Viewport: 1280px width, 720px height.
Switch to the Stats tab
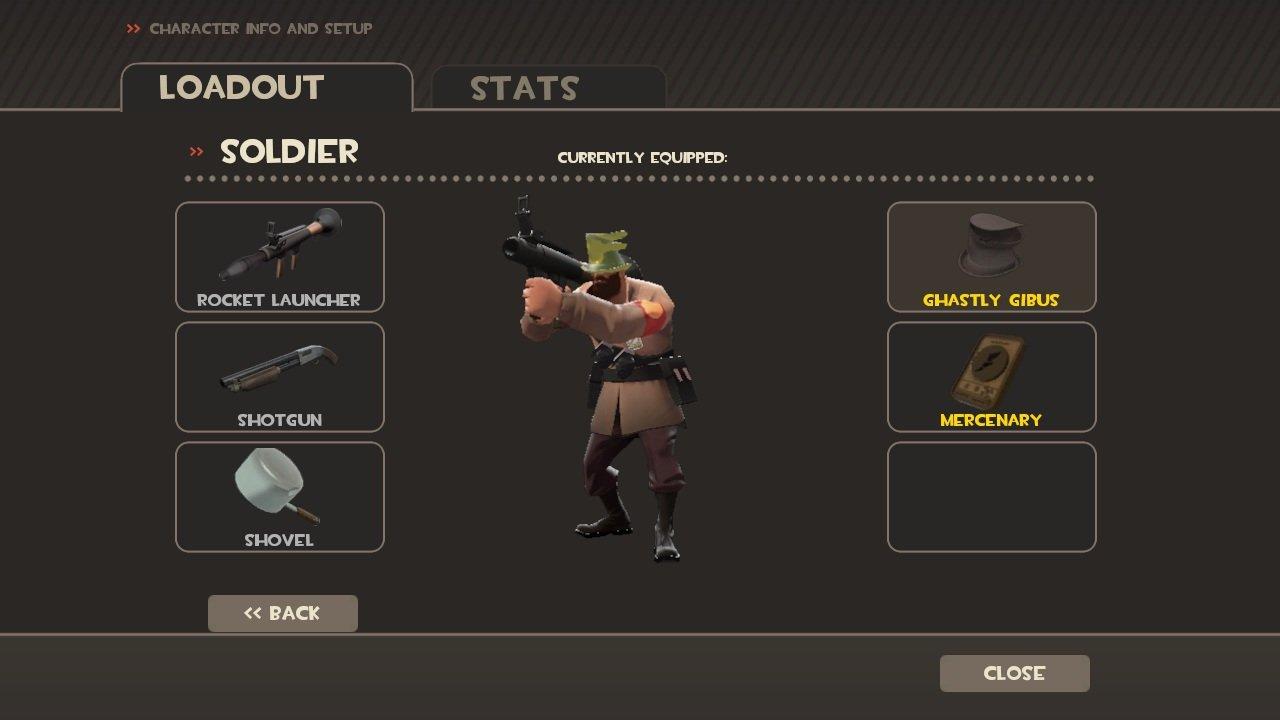tap(548, 88)
